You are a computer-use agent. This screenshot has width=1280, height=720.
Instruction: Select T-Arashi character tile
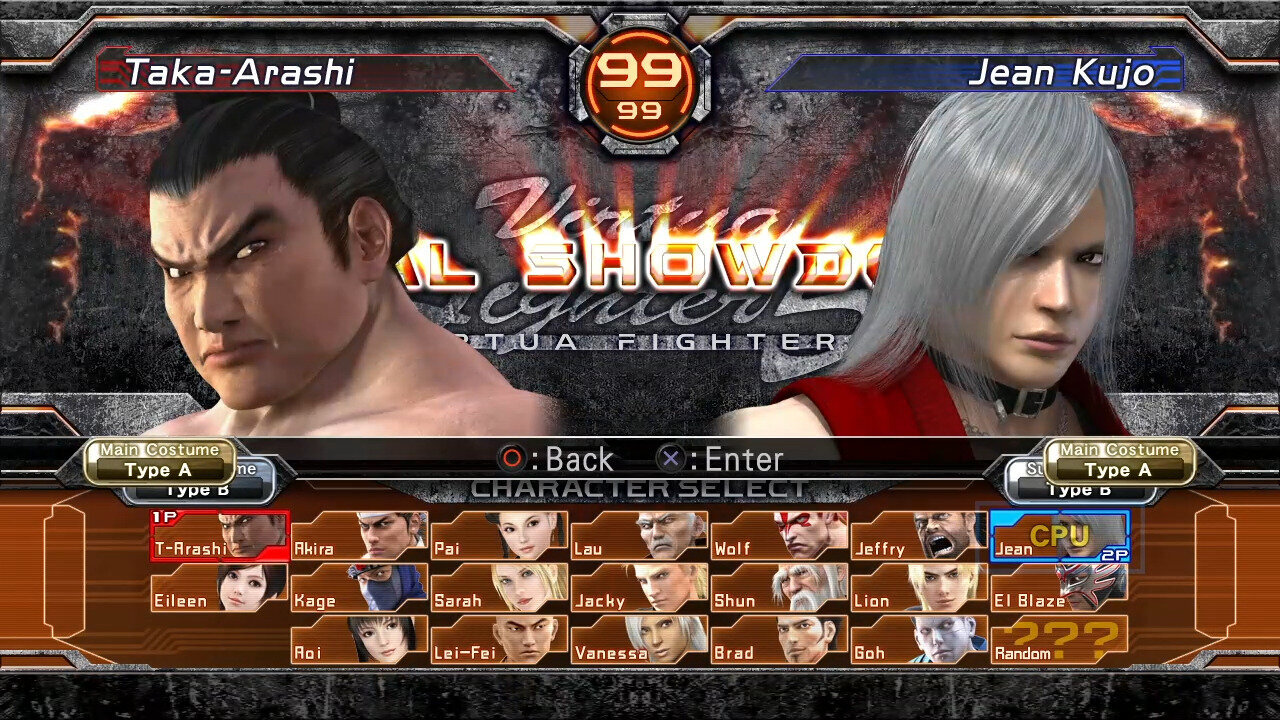(x=219, y=536)
